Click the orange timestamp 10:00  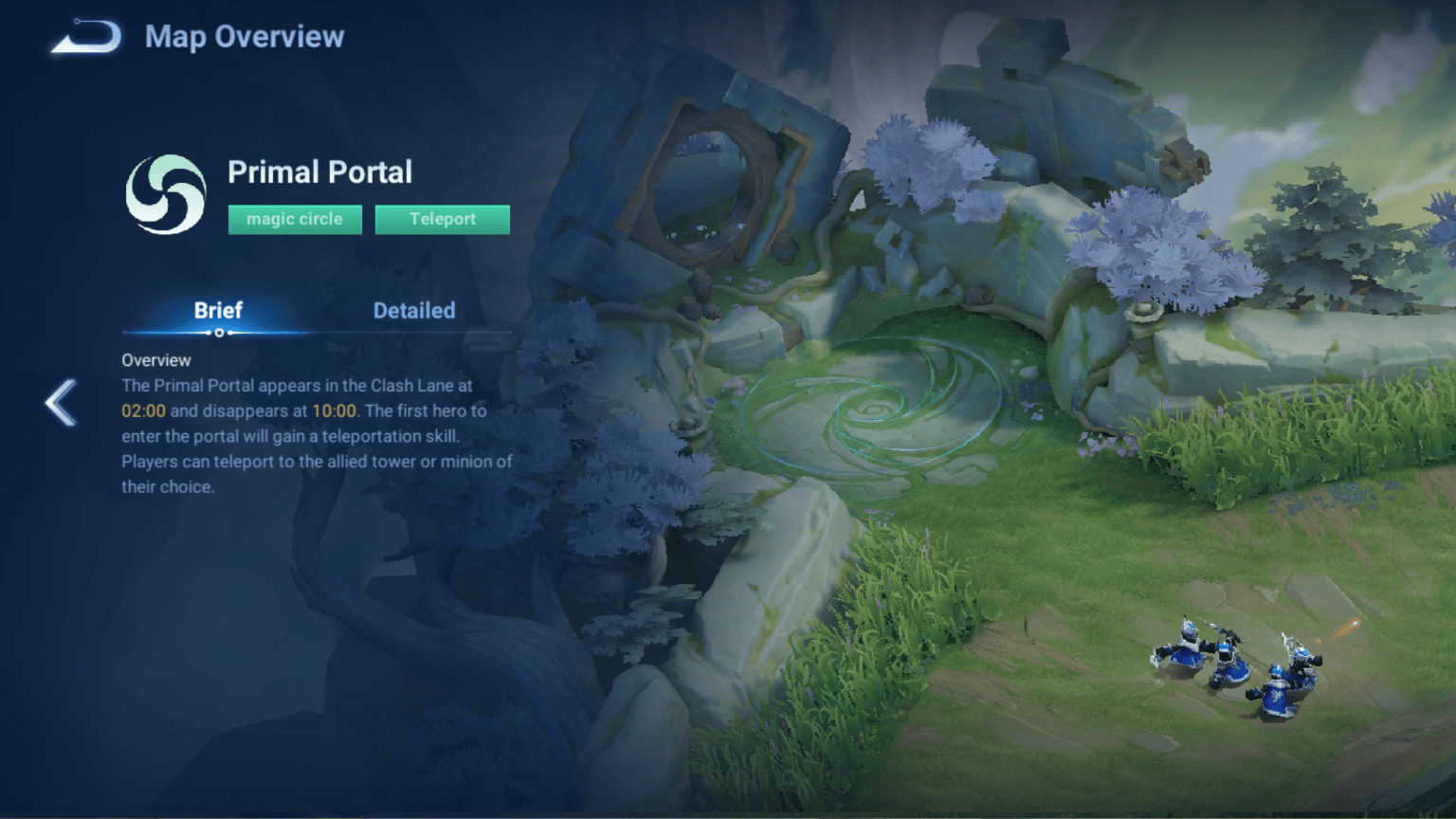335,410
